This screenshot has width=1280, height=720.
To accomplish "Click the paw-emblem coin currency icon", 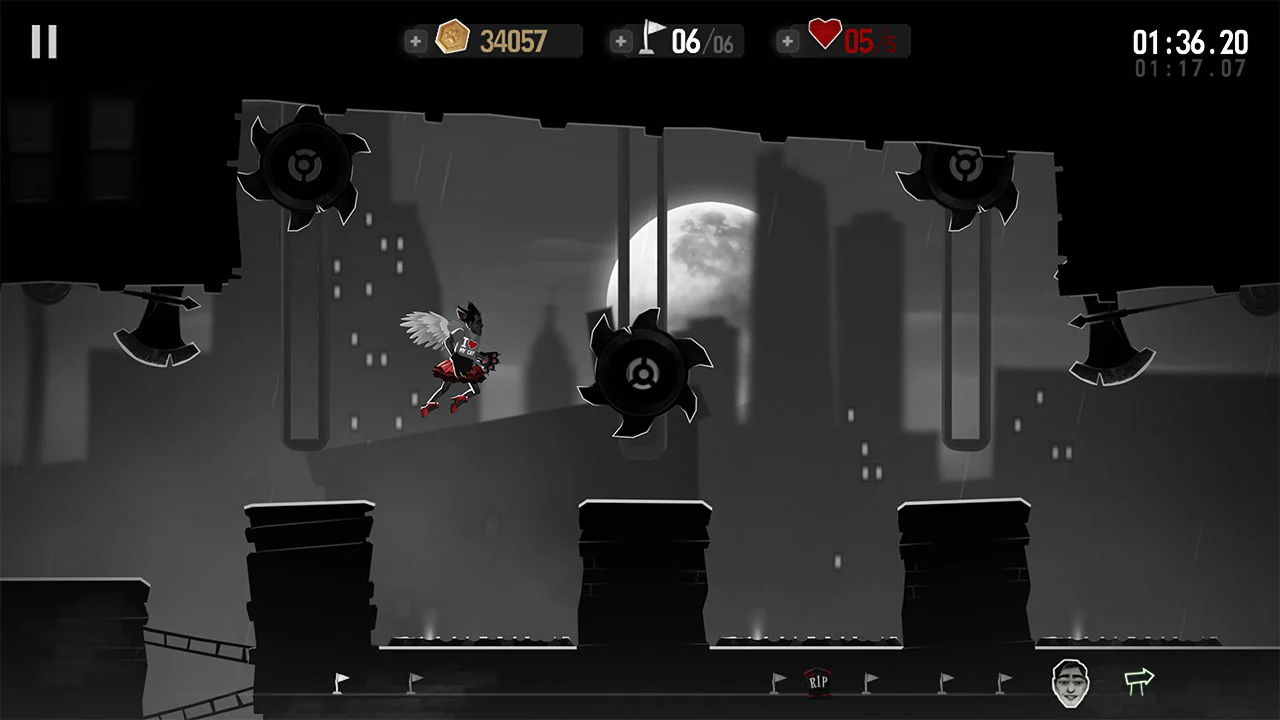I will (453, 36).
